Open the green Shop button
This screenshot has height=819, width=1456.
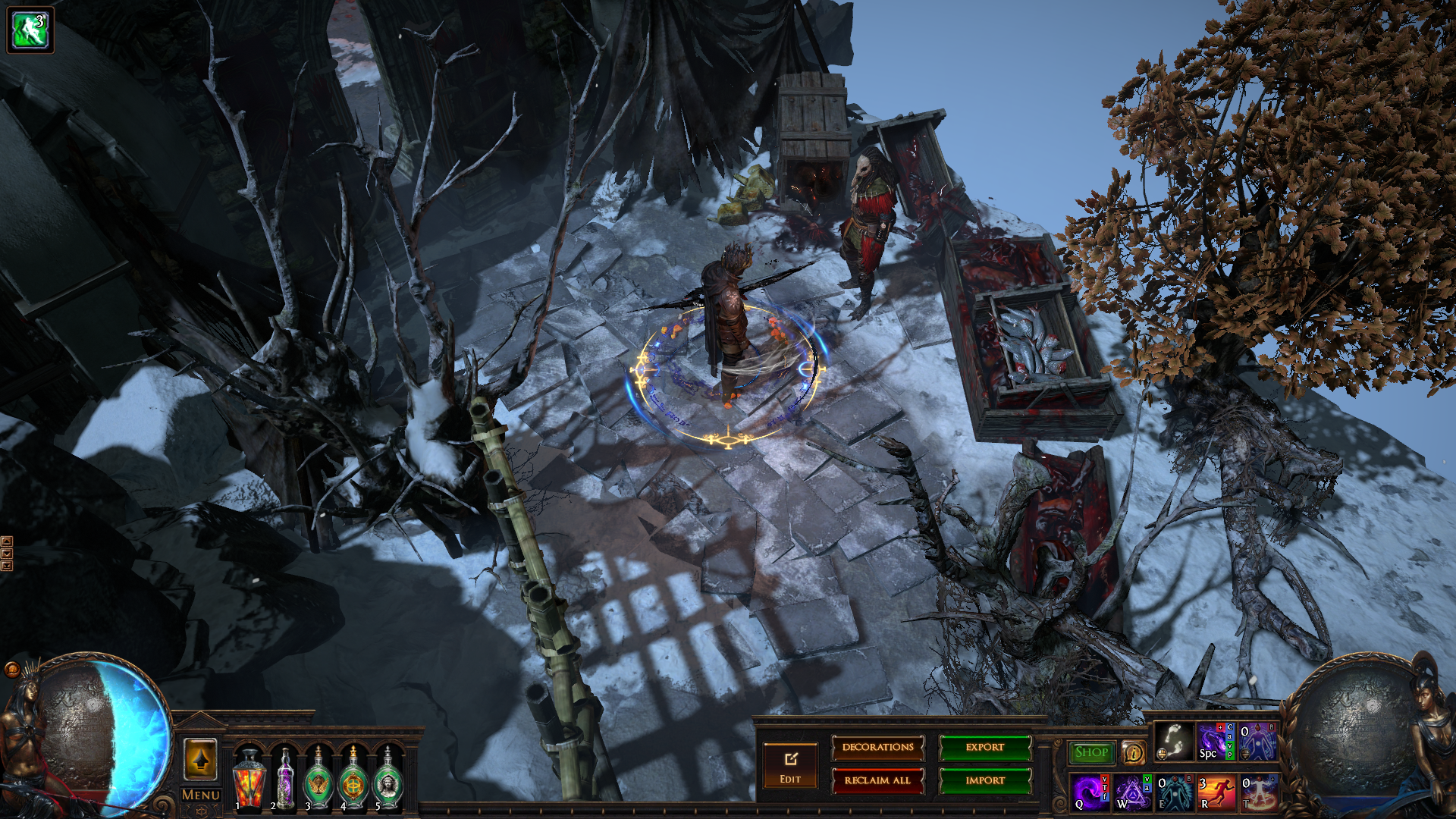(1091, 752)
